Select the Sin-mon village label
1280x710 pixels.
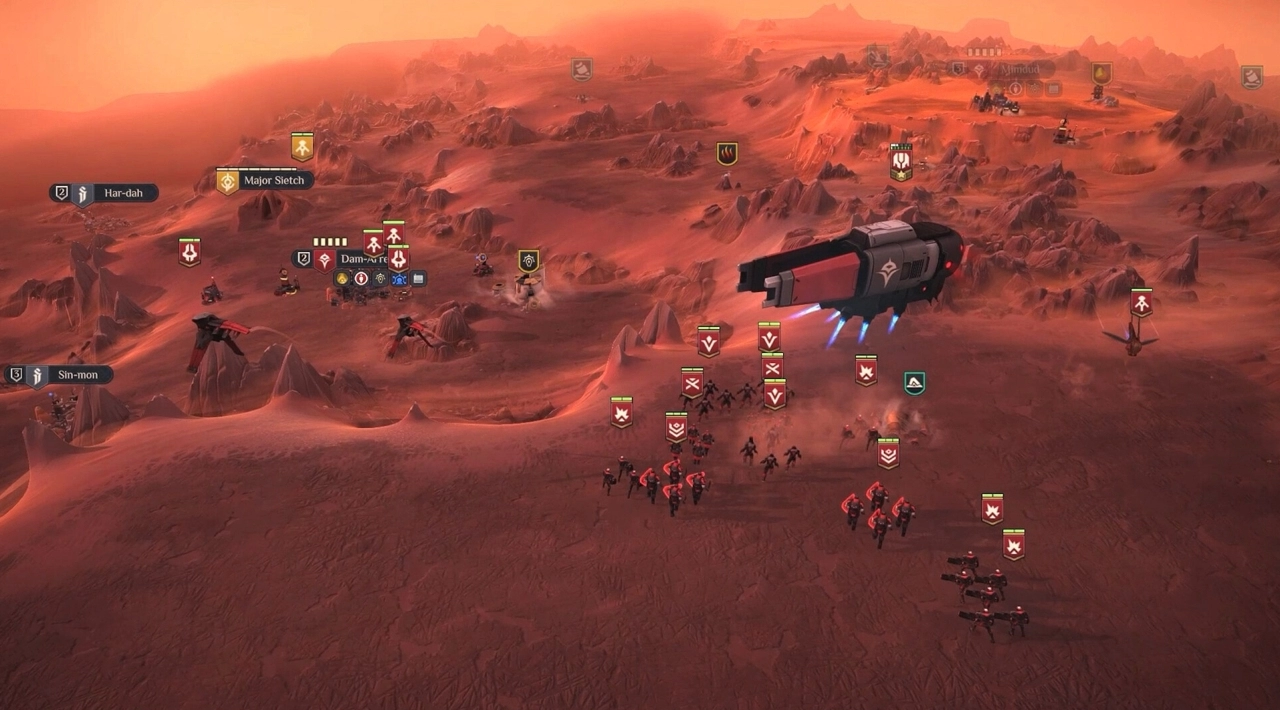pos(77,376)
